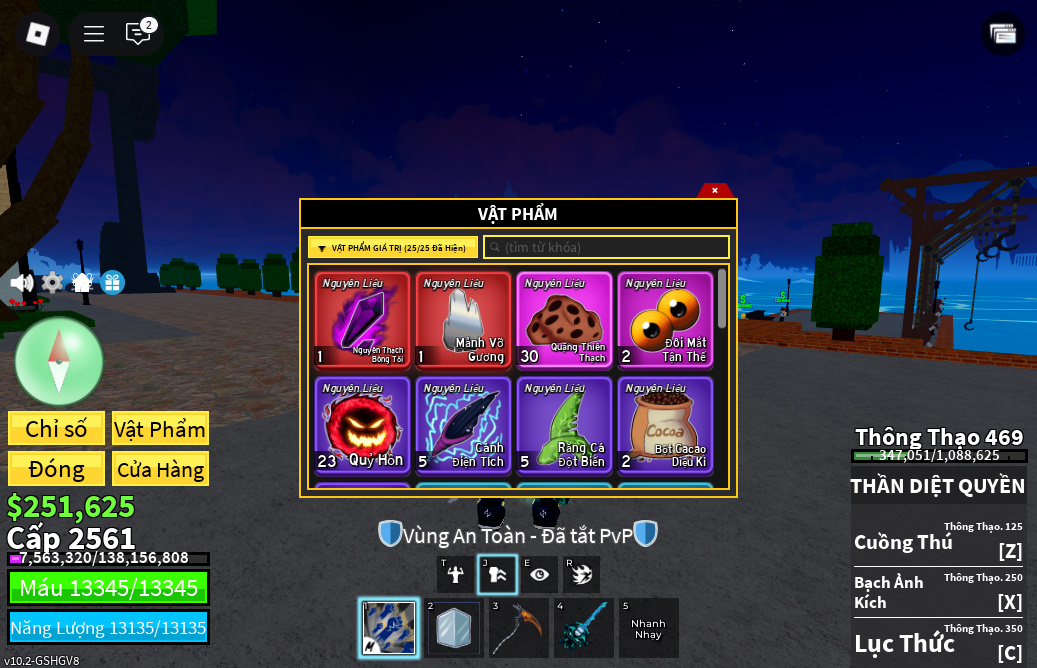Open the Roblox chat overlay

click(138, 34)
